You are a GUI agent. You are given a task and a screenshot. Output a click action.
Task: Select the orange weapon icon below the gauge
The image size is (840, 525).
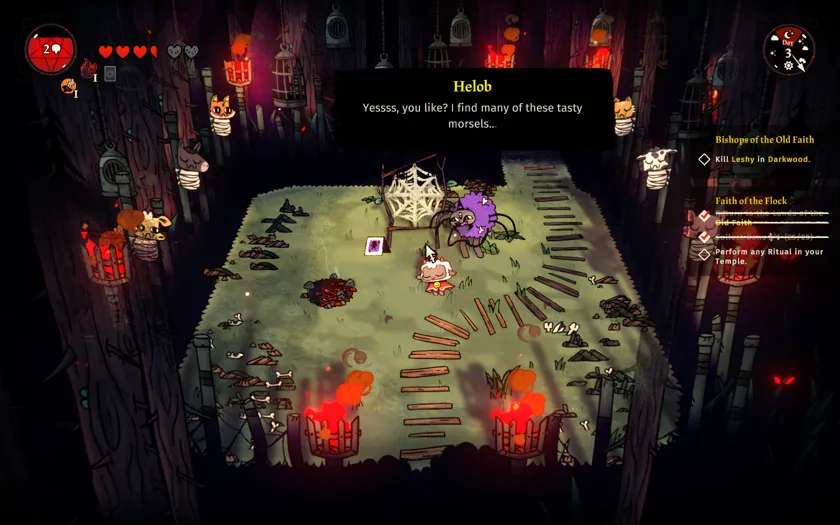pos(68,87)
